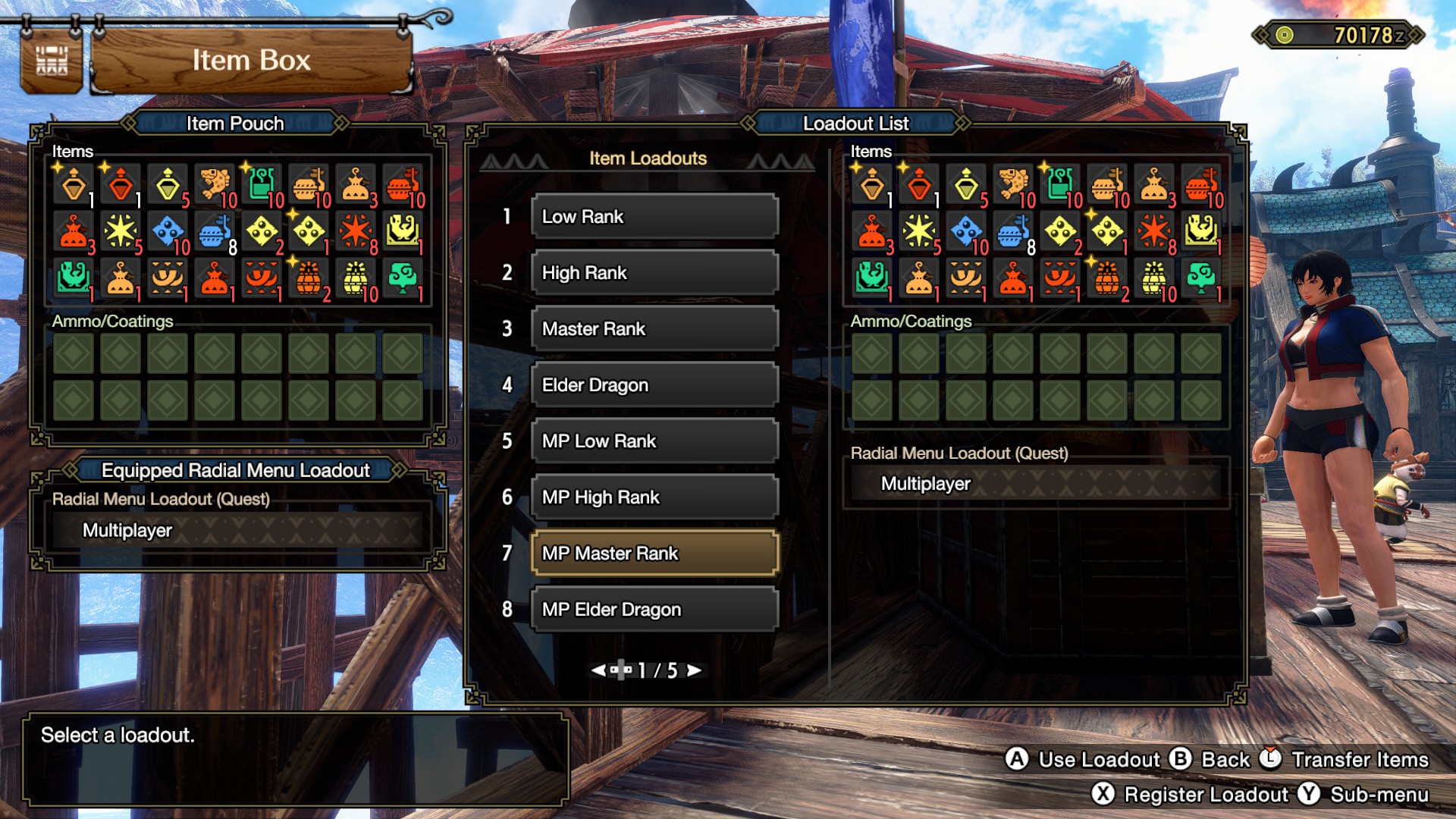Select the Low Rank loadout

point(654,217)
